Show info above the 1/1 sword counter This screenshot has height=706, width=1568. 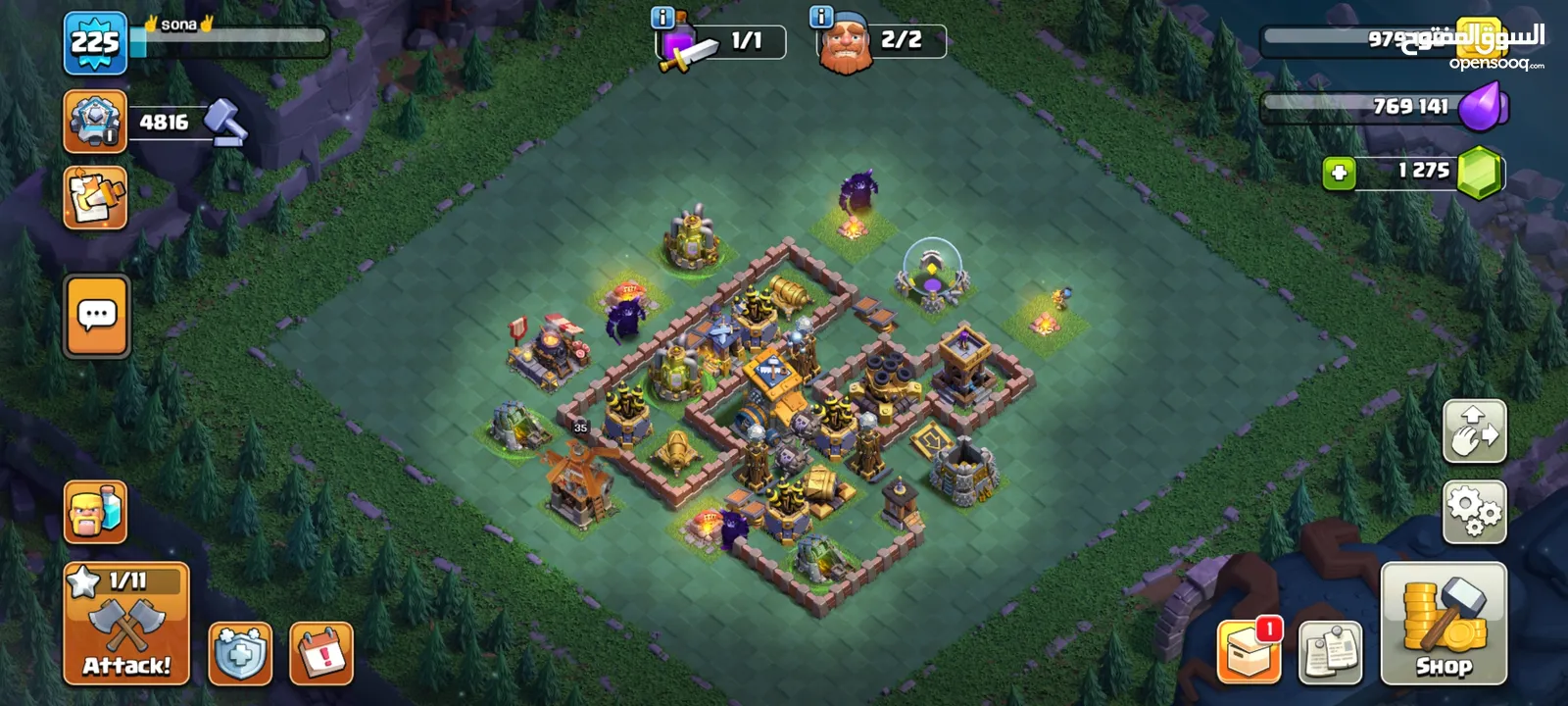point(662,18)
